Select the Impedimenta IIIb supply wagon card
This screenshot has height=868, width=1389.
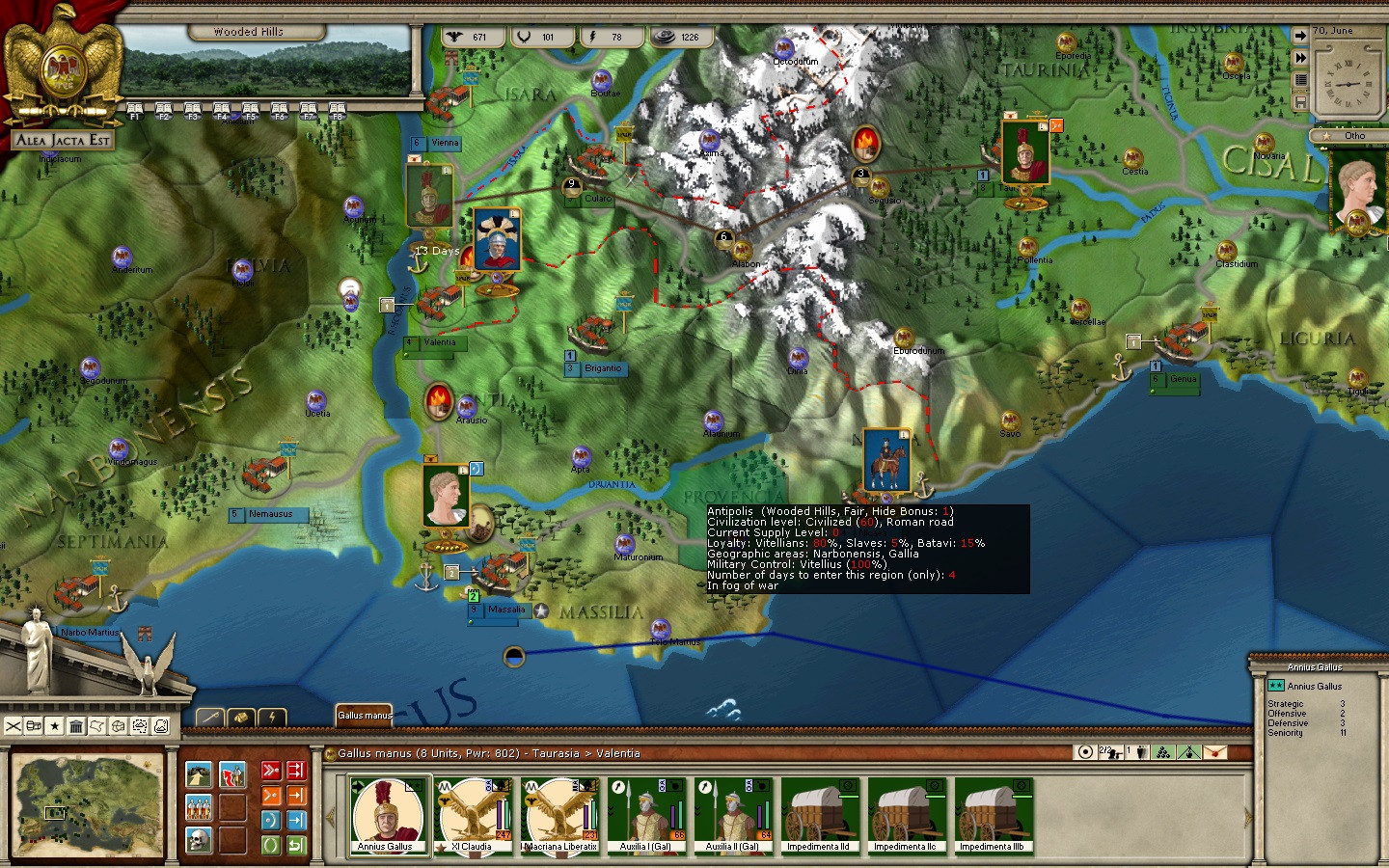click(994, 816)
